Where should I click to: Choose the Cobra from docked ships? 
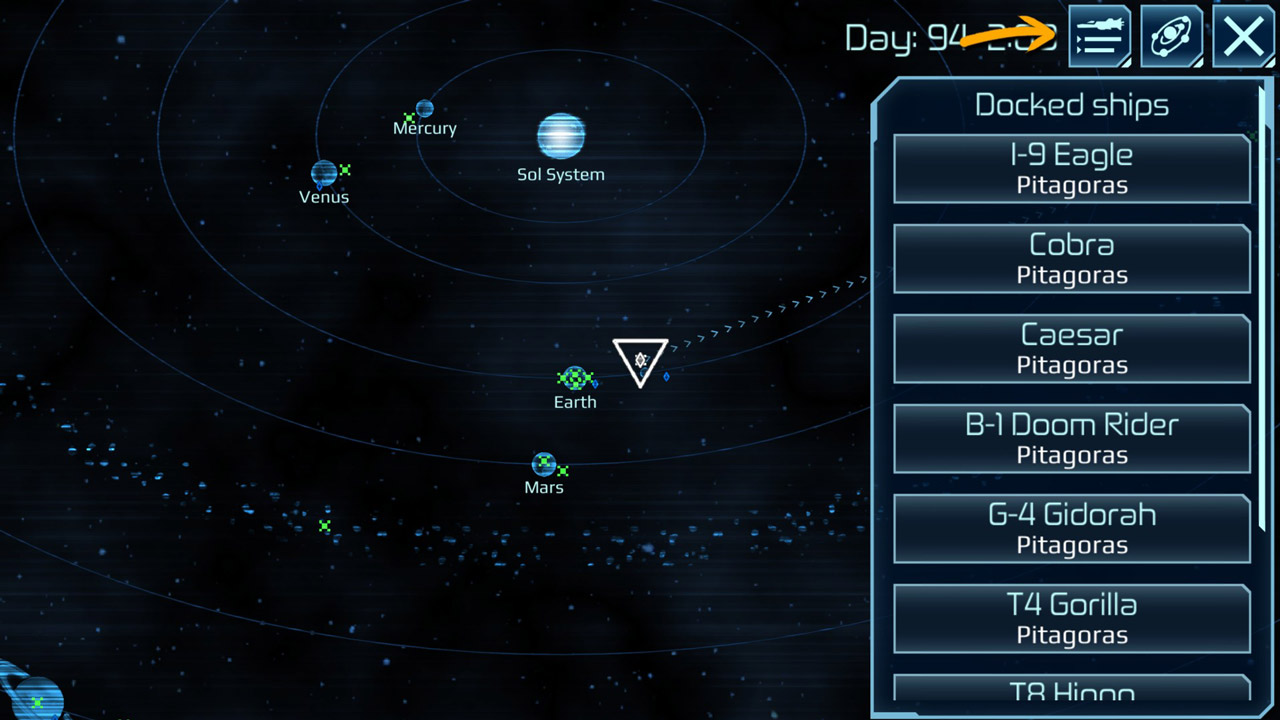point(1071,259)
